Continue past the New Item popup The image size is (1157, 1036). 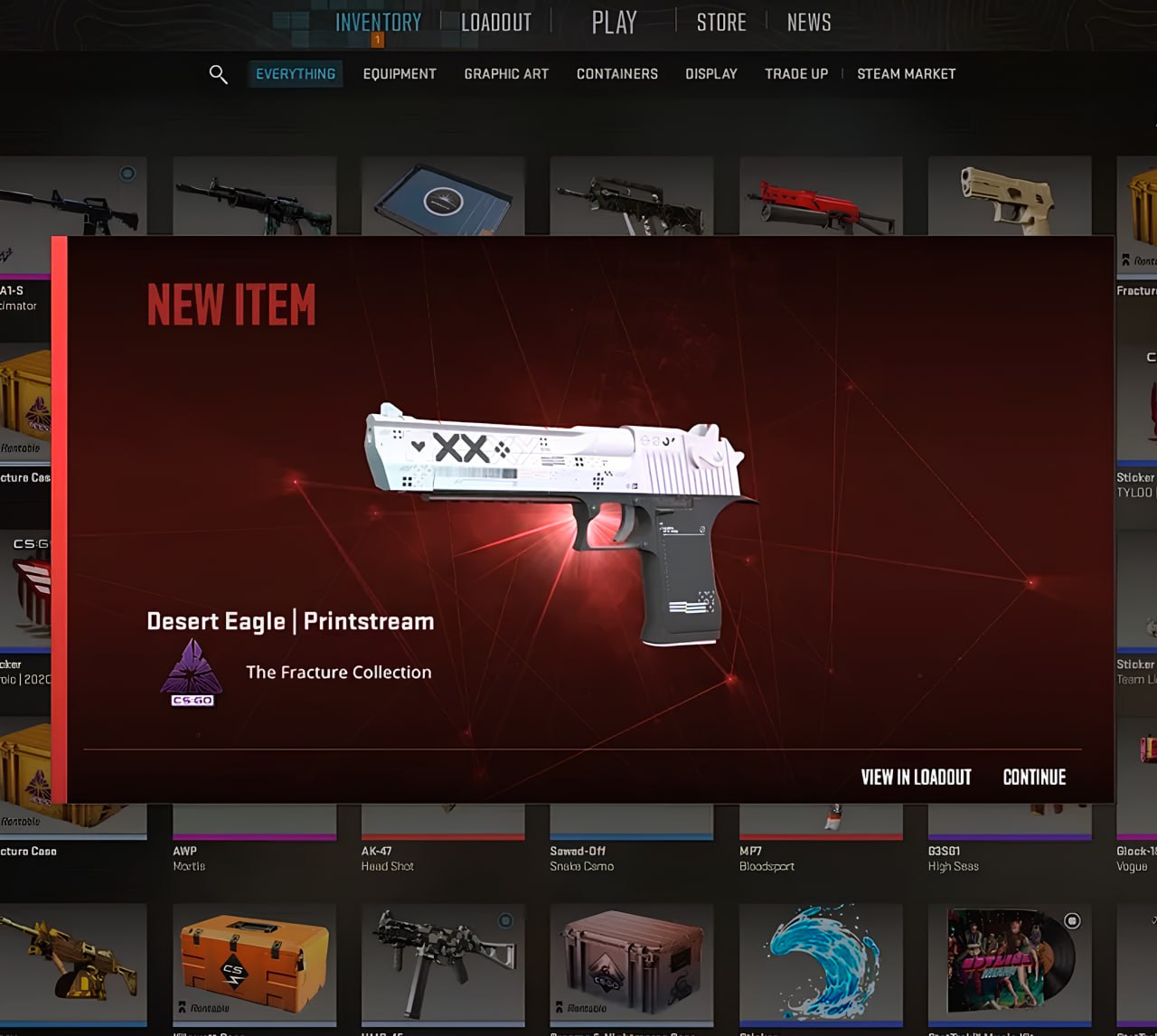point(1034,777)
